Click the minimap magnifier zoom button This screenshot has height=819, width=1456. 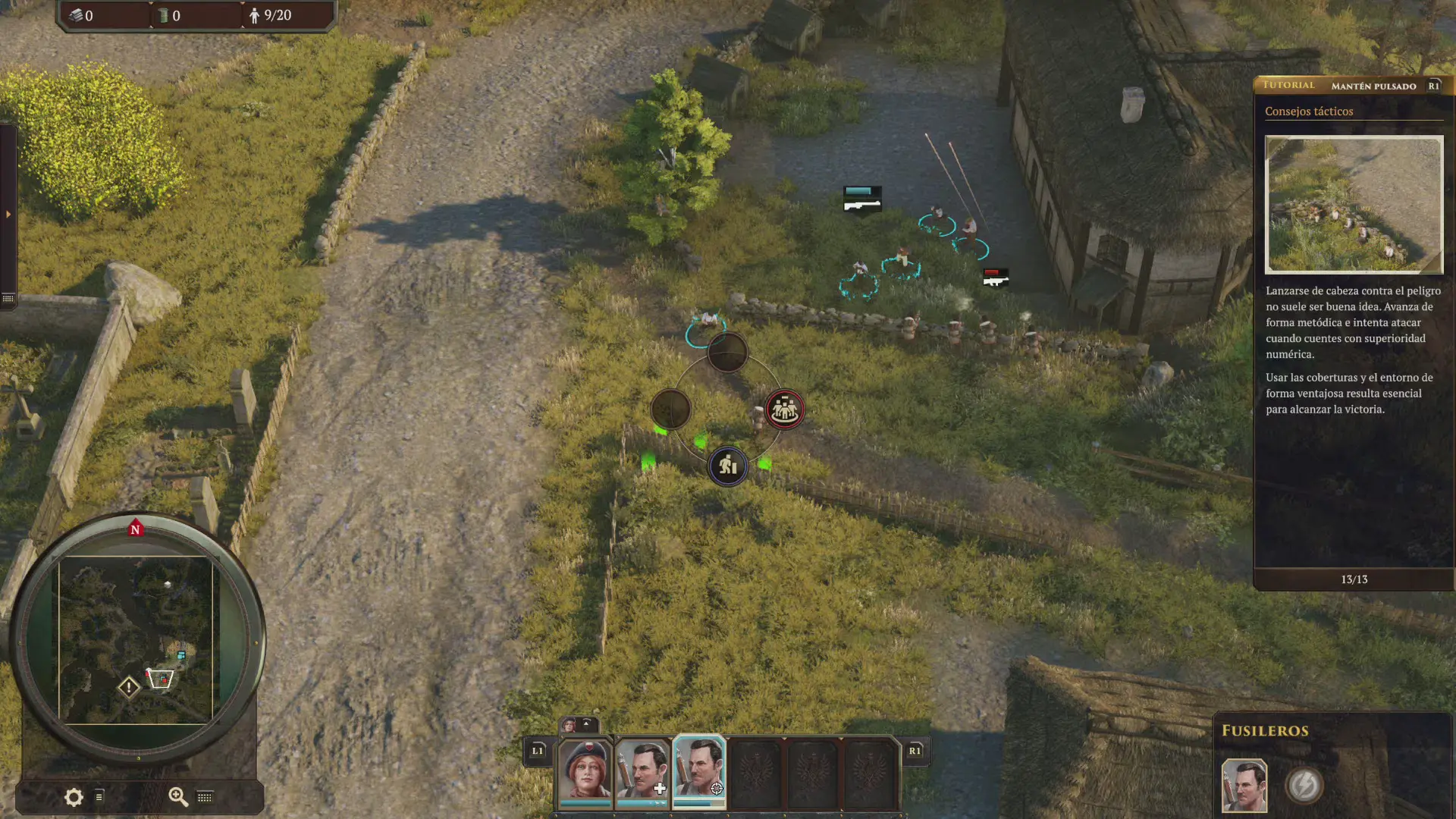point(178,796)
